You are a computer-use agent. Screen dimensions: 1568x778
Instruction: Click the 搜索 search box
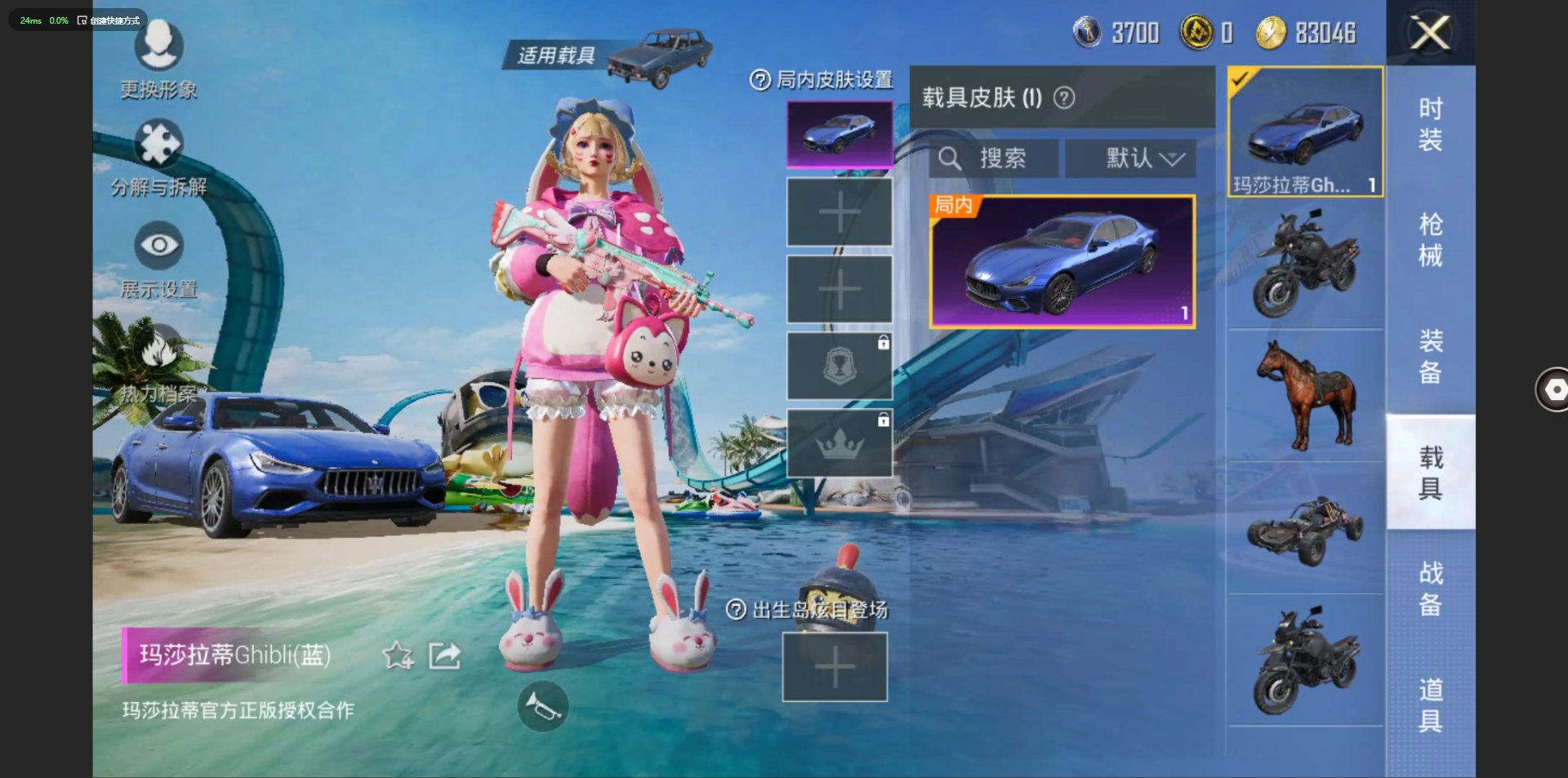[x=995, y=158]
